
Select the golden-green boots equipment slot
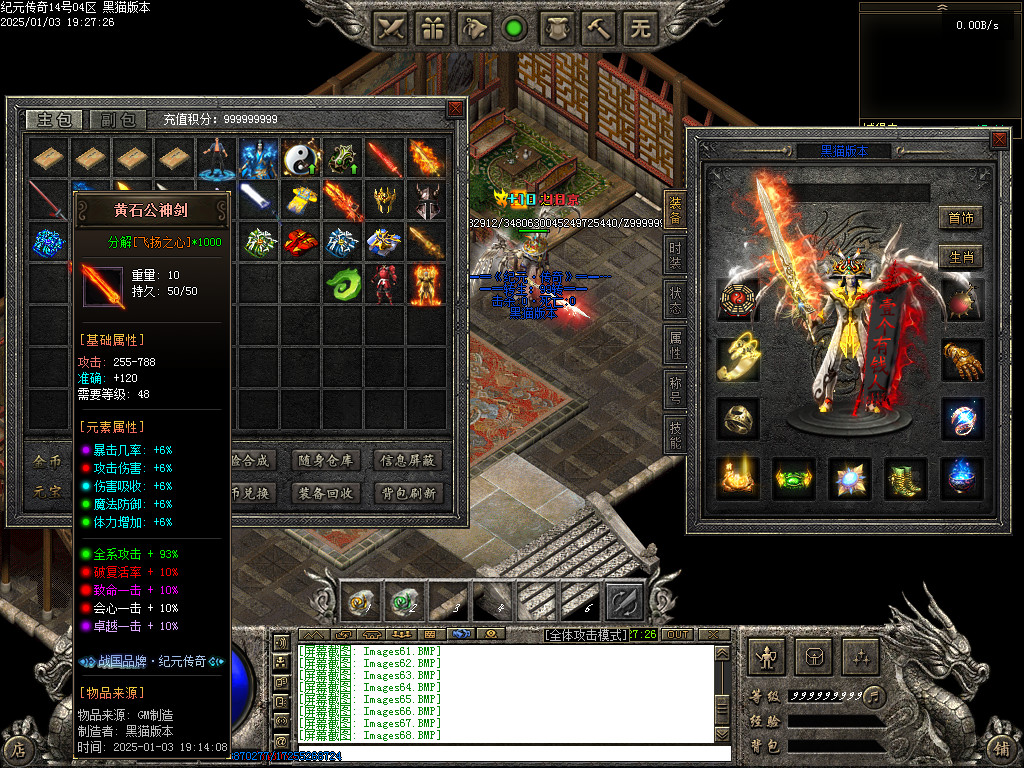pyautogui.click(x=906, y=478)
